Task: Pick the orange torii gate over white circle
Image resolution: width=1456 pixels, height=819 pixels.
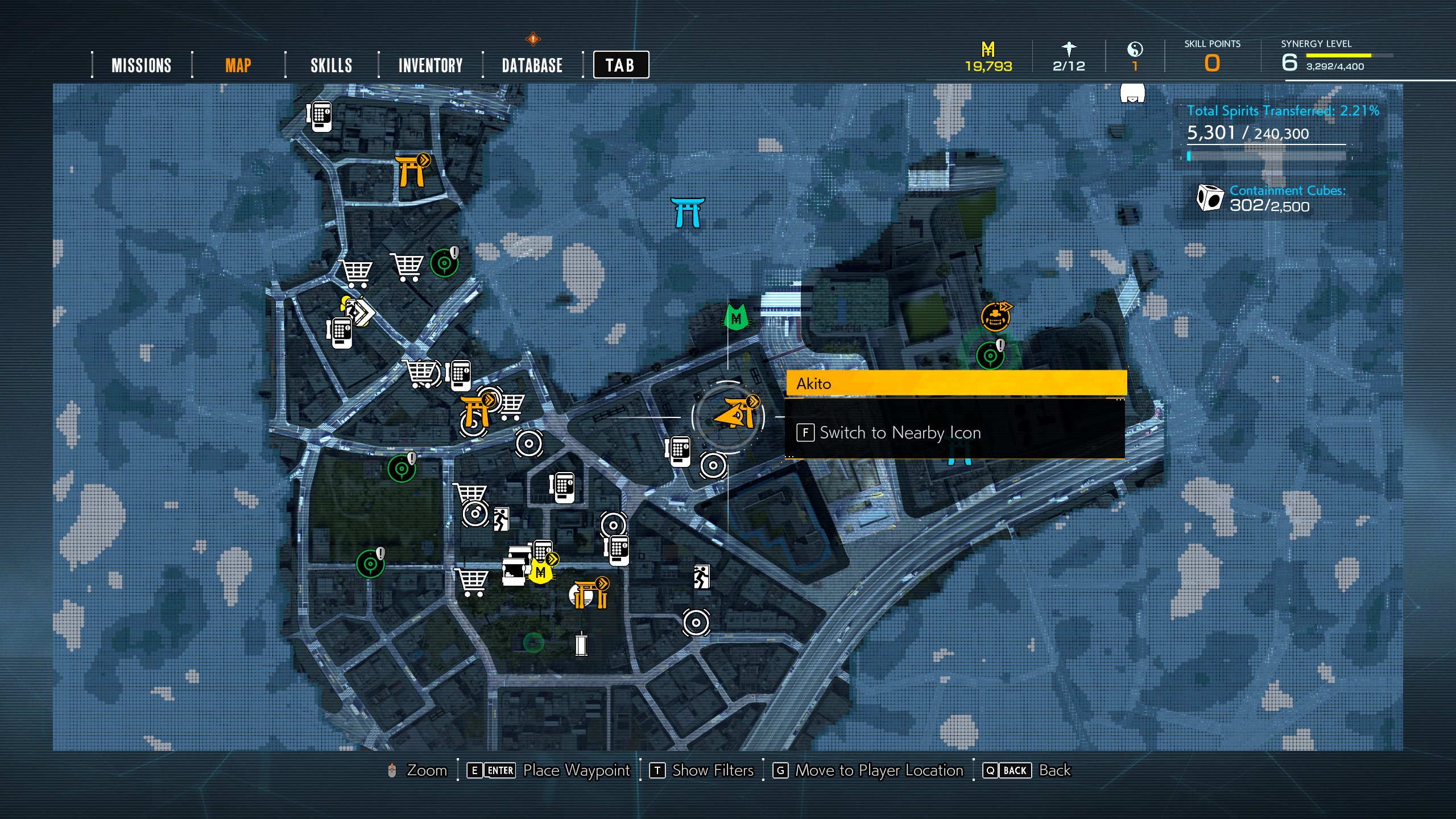Action: pos(590,595)
